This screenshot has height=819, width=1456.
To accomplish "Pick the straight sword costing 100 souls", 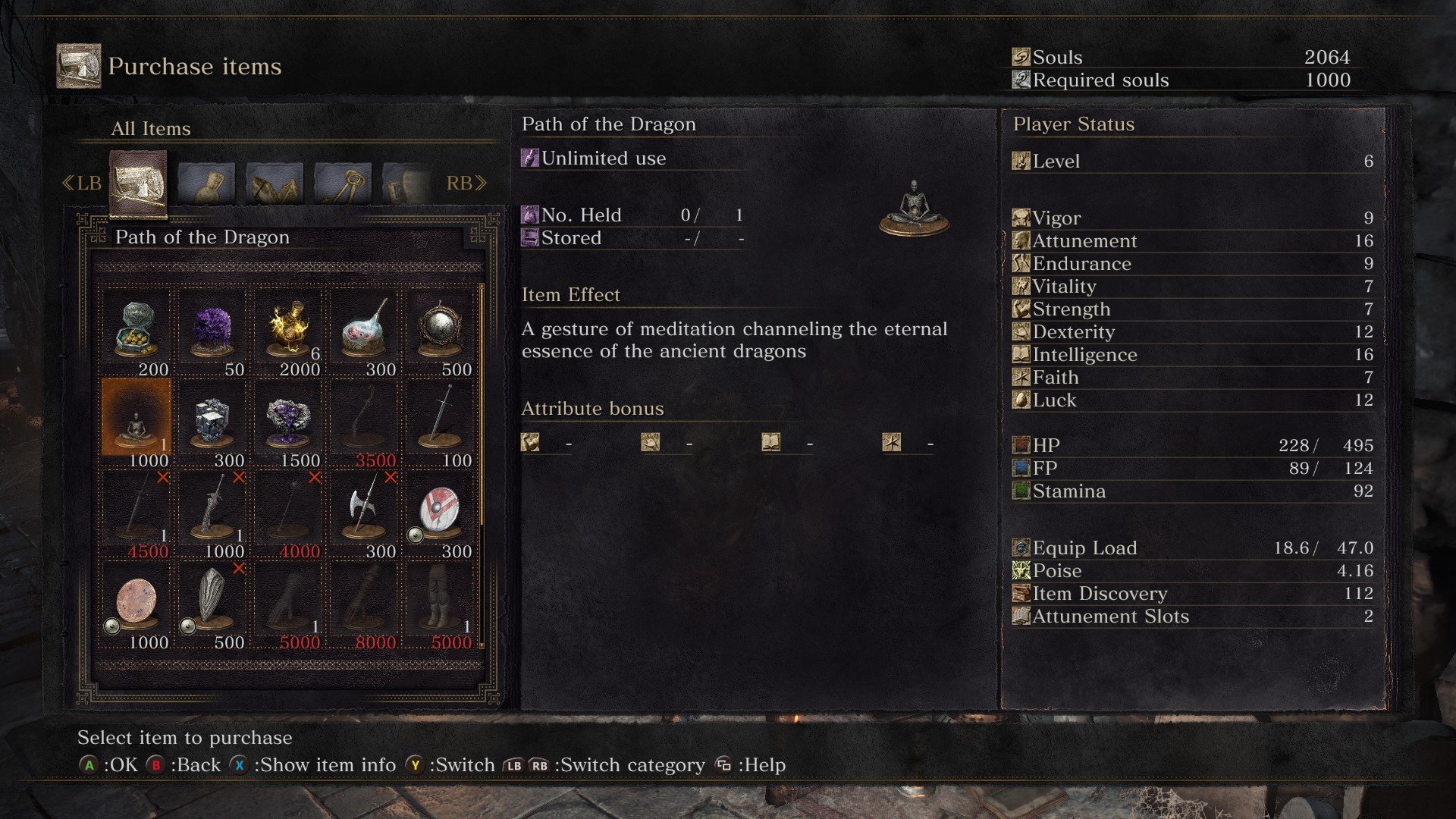I will point(440,422).
